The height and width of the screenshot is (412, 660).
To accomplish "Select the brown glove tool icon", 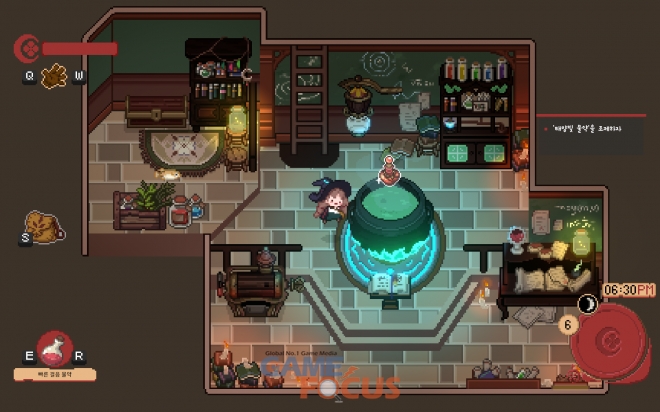I will tap(54, 75).
